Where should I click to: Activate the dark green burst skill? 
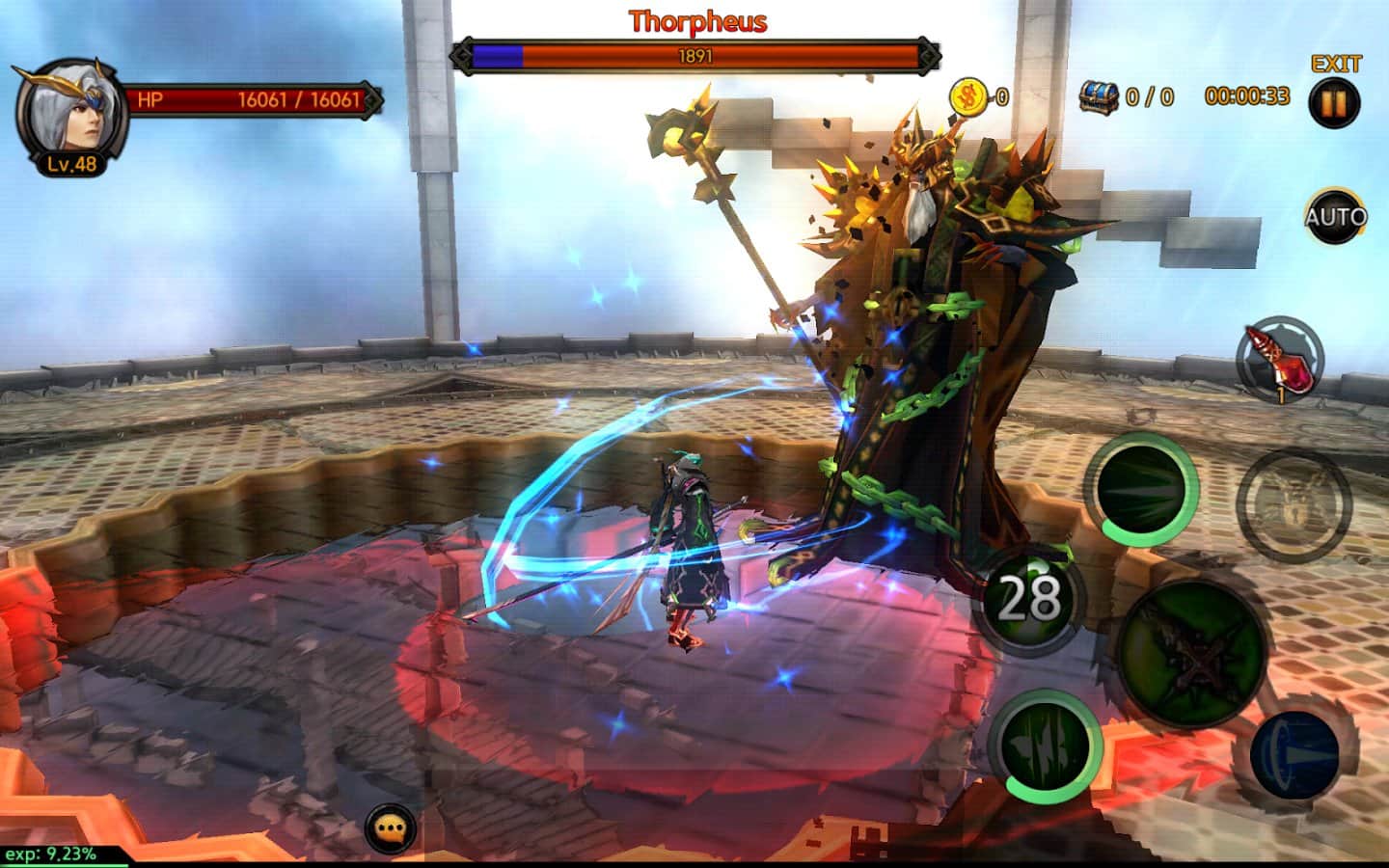click(1143, 487)
